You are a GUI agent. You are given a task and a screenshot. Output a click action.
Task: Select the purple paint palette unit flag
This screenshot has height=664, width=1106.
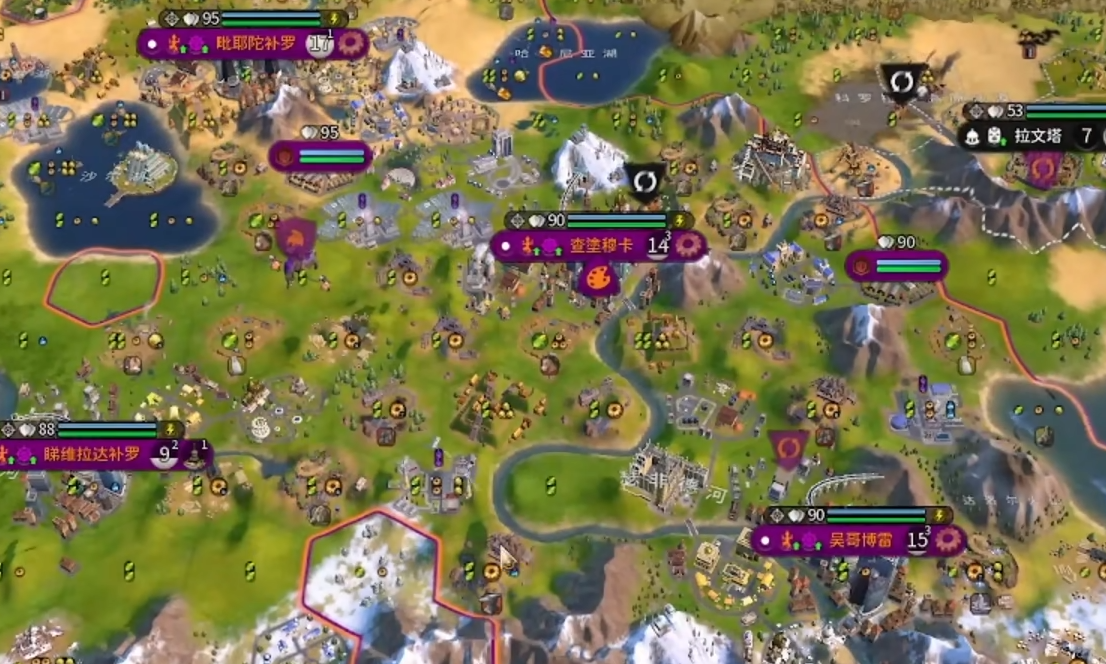tap(599, 279)
